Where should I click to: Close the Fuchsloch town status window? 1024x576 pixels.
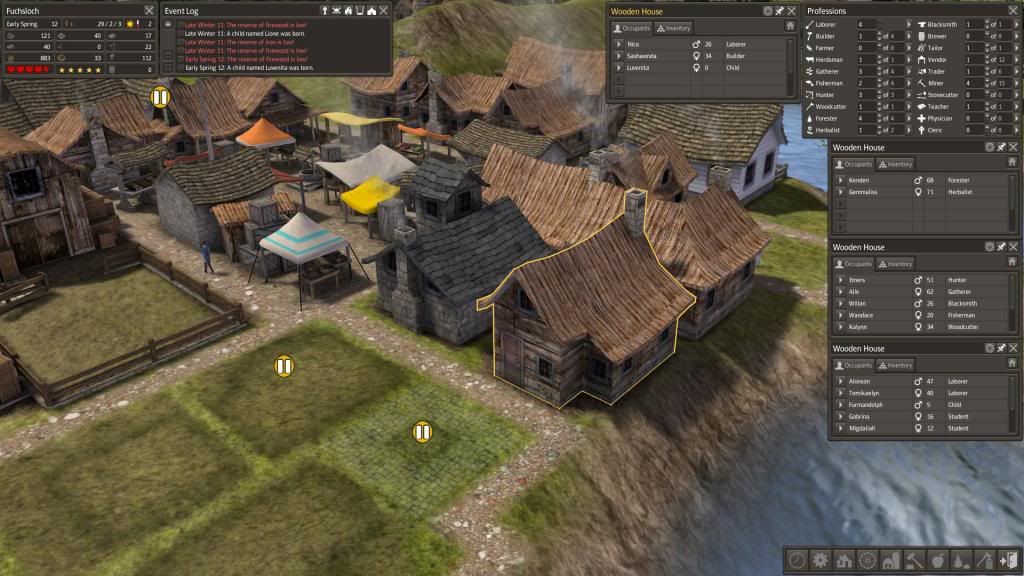[149, 11]
